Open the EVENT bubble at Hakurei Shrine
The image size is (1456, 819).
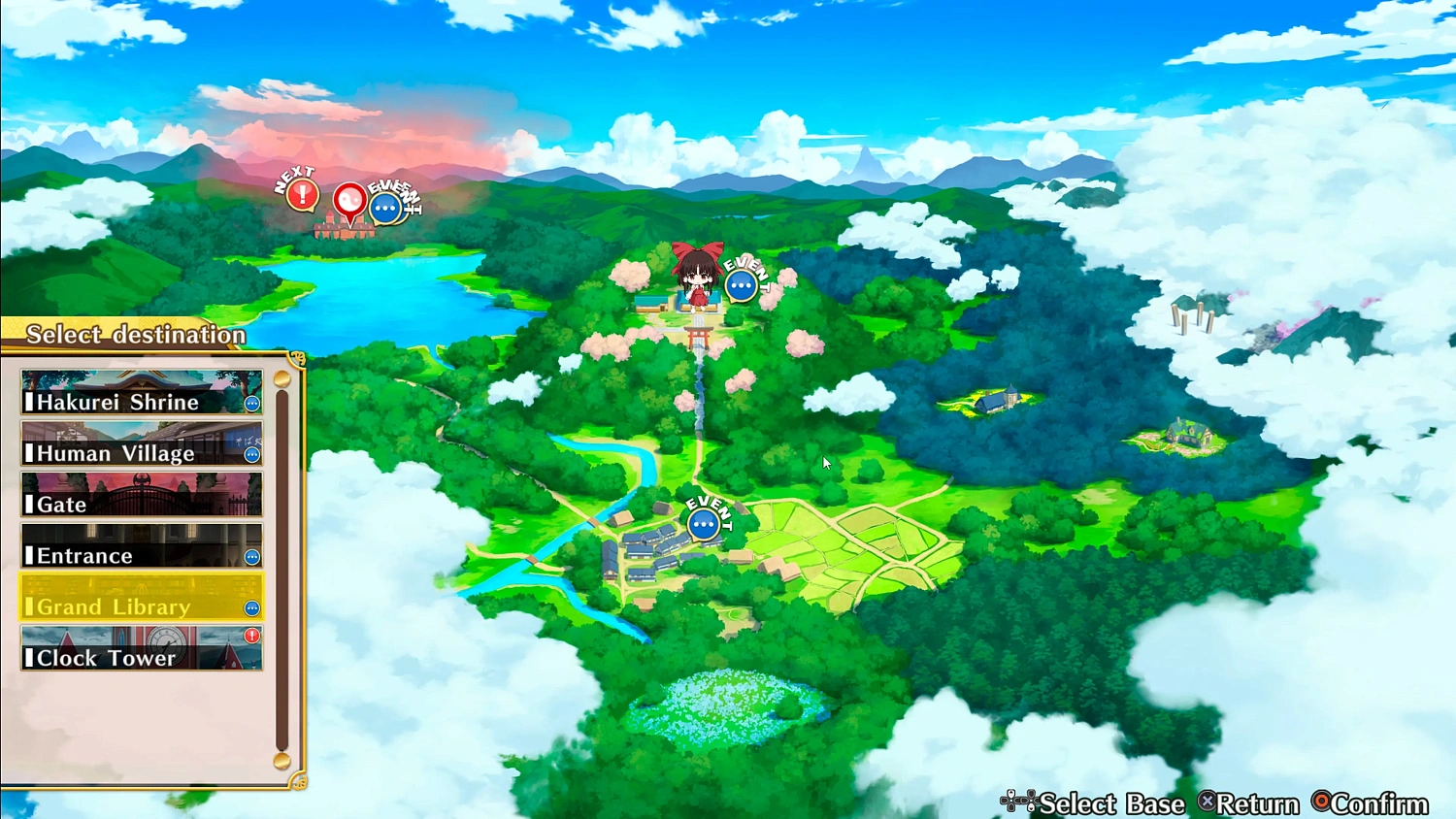(741, 284)
